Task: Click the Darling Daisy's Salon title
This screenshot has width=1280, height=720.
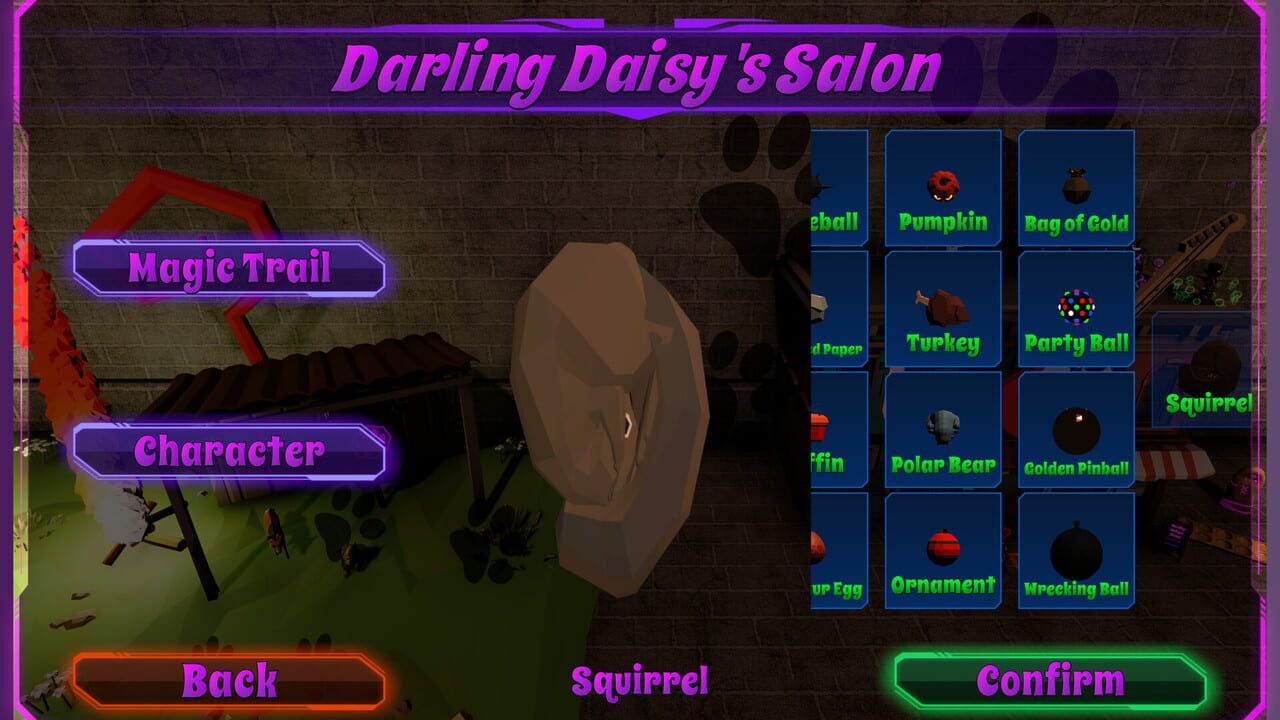Action: (x=640, y=66)
